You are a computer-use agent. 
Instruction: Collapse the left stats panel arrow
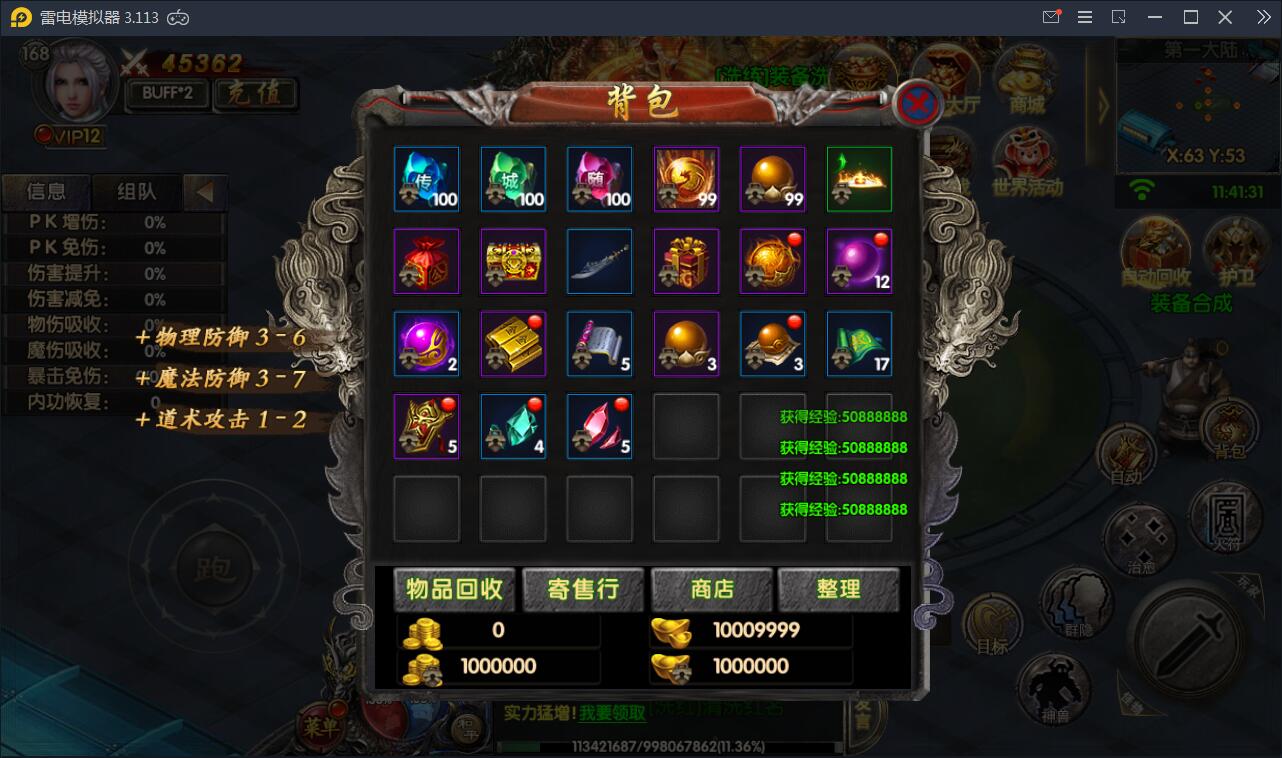[x=205, y=192]
